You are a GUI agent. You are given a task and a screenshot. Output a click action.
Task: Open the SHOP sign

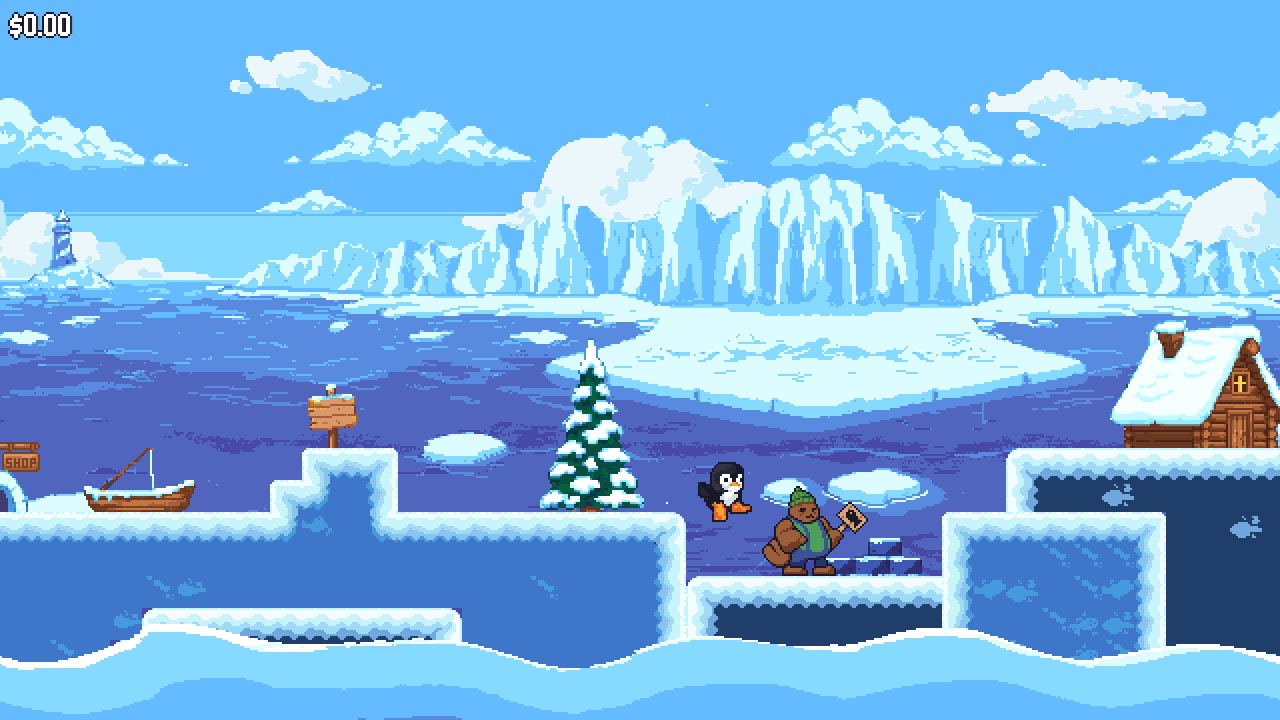[22, 462]
